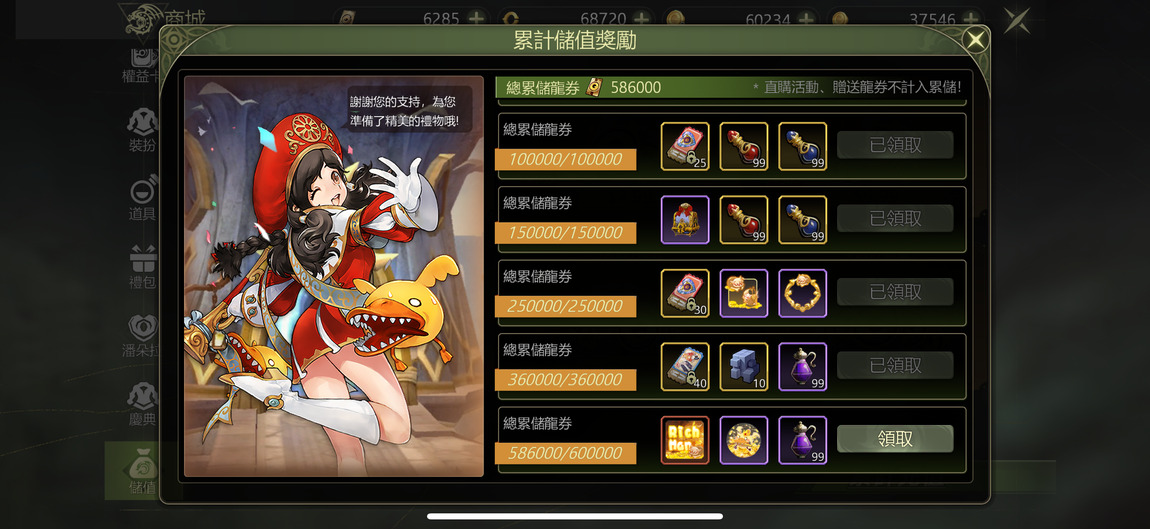Click 已領取 on the 360000 tier row
This screenshot has width=1150, height=529.
click(x=895, y=365)
